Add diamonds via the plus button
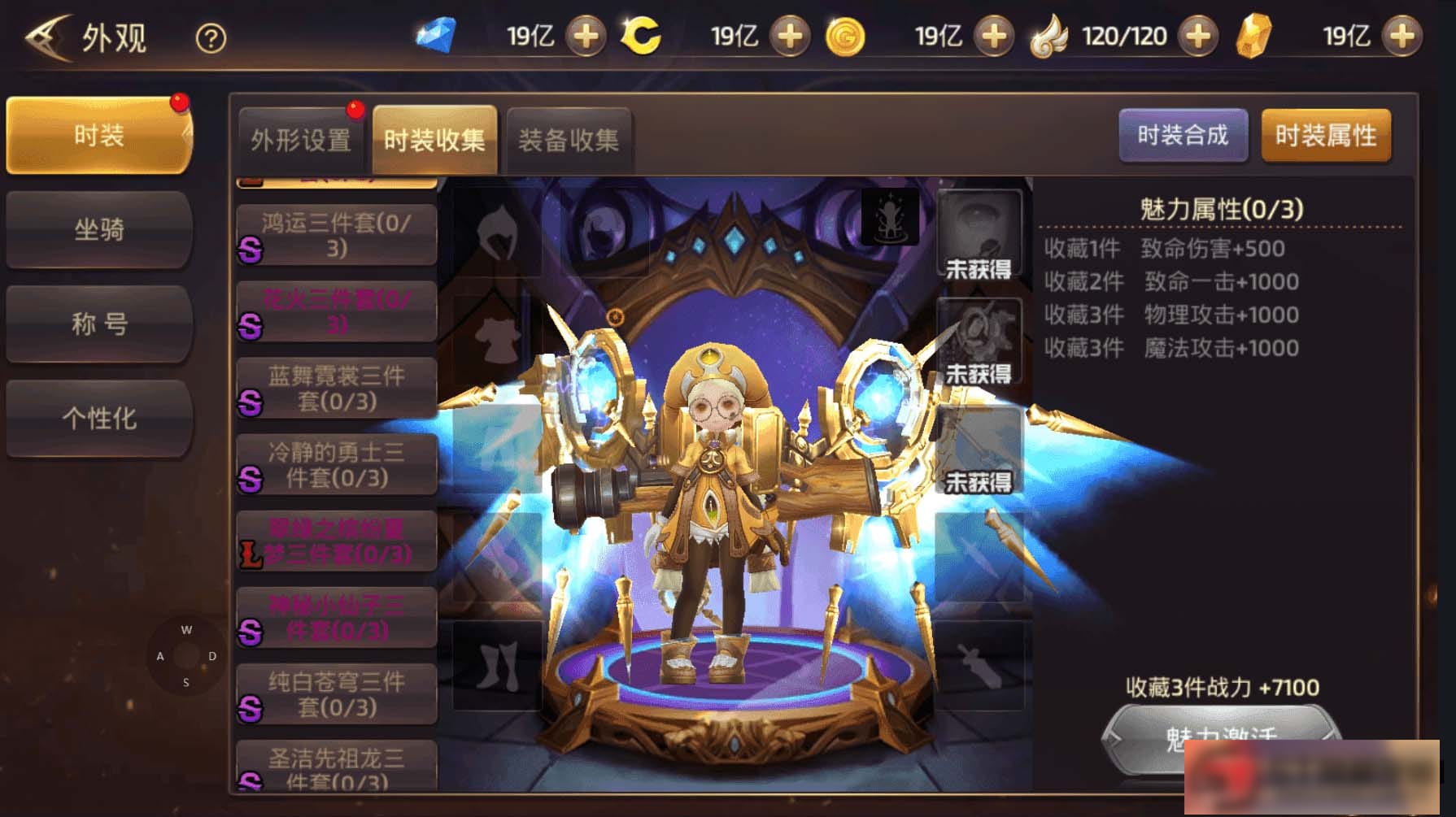This screenshot has width=1456, height=817. coord(588,36)
